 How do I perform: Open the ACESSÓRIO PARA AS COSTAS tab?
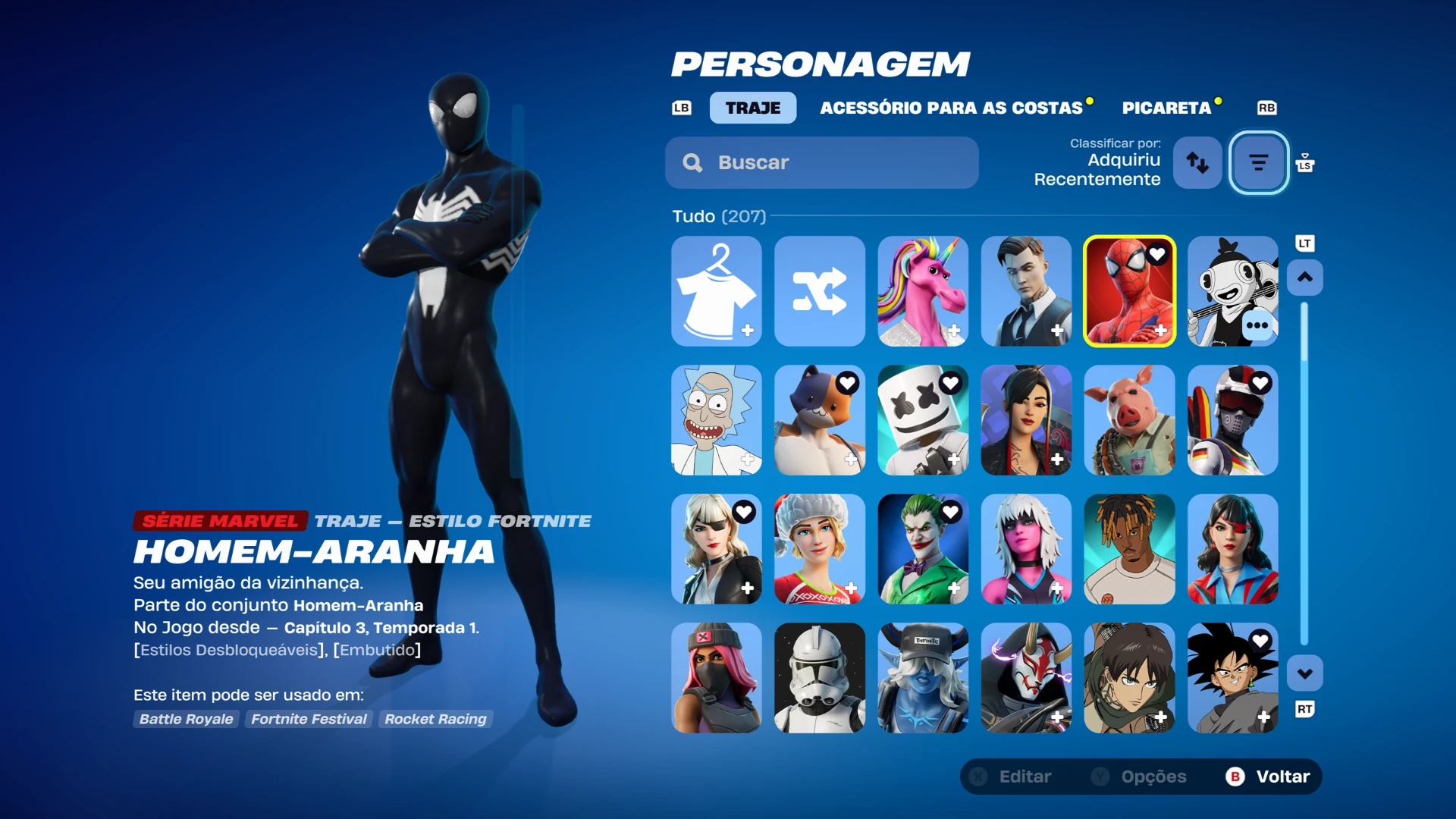(x=952, y=108)
